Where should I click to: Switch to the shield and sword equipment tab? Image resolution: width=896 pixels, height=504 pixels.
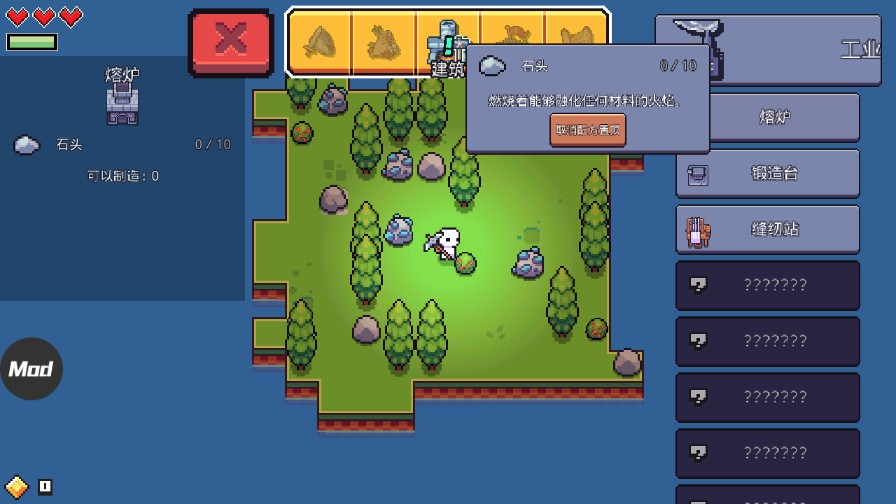(x=320, y=43)
